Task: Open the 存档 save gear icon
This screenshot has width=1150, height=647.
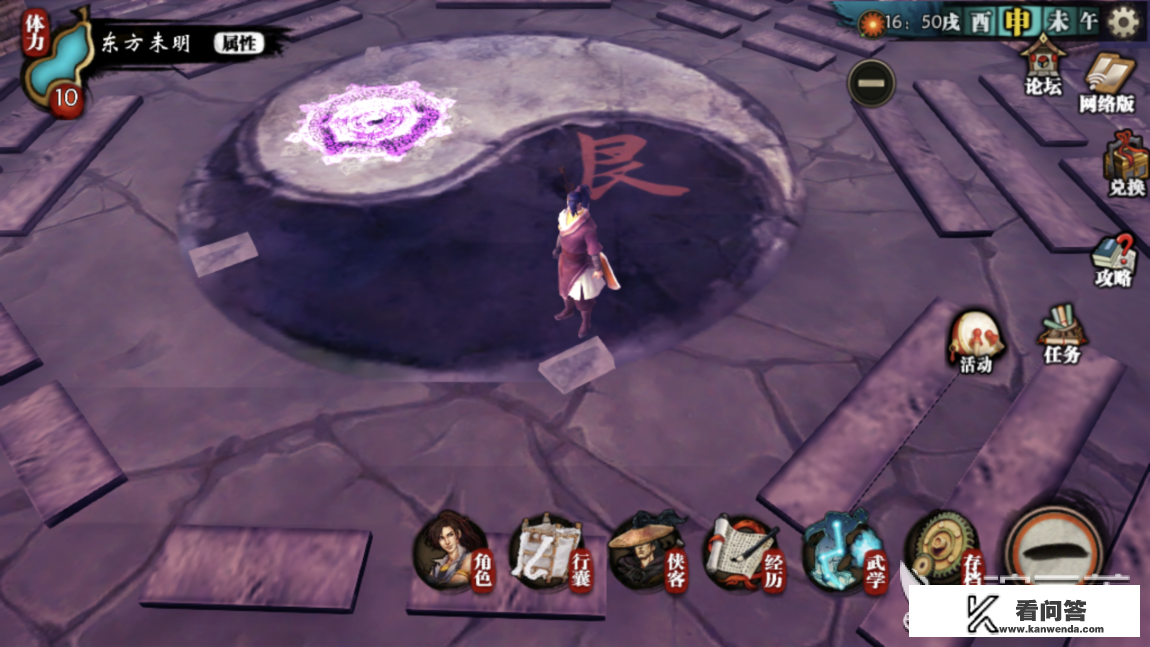Action: pos(942,550)
